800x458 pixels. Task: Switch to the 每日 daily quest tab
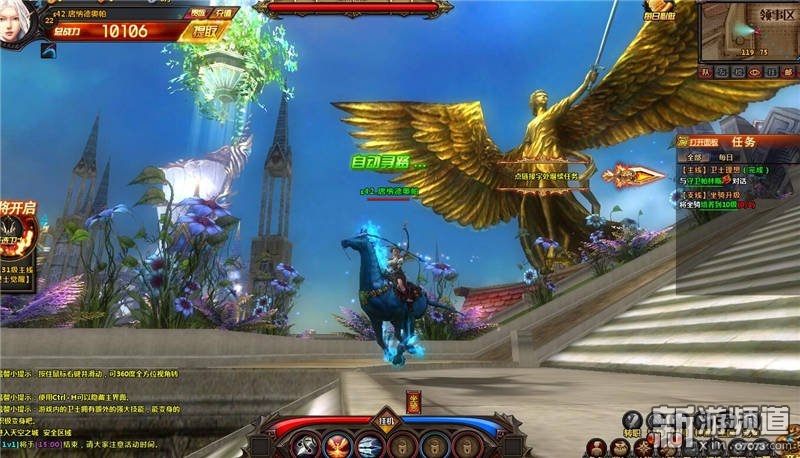(725, 158)
